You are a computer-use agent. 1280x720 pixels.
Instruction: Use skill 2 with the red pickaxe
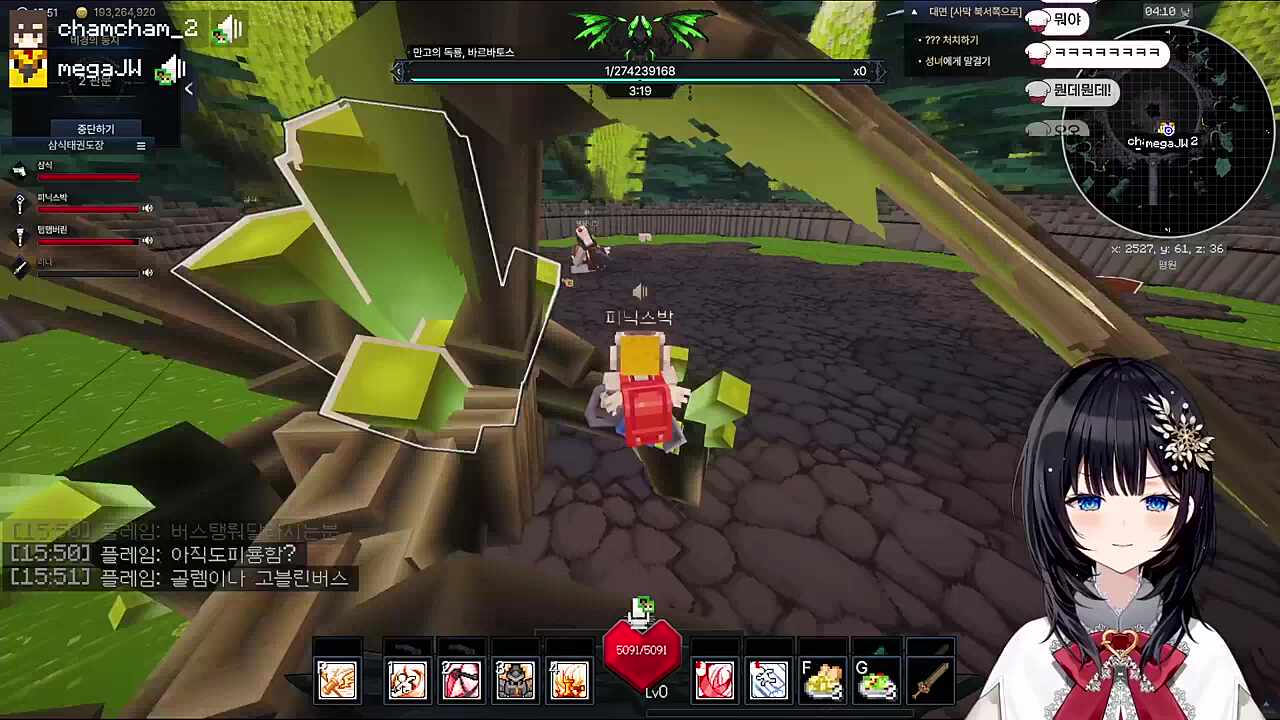[x=461, y=680]
